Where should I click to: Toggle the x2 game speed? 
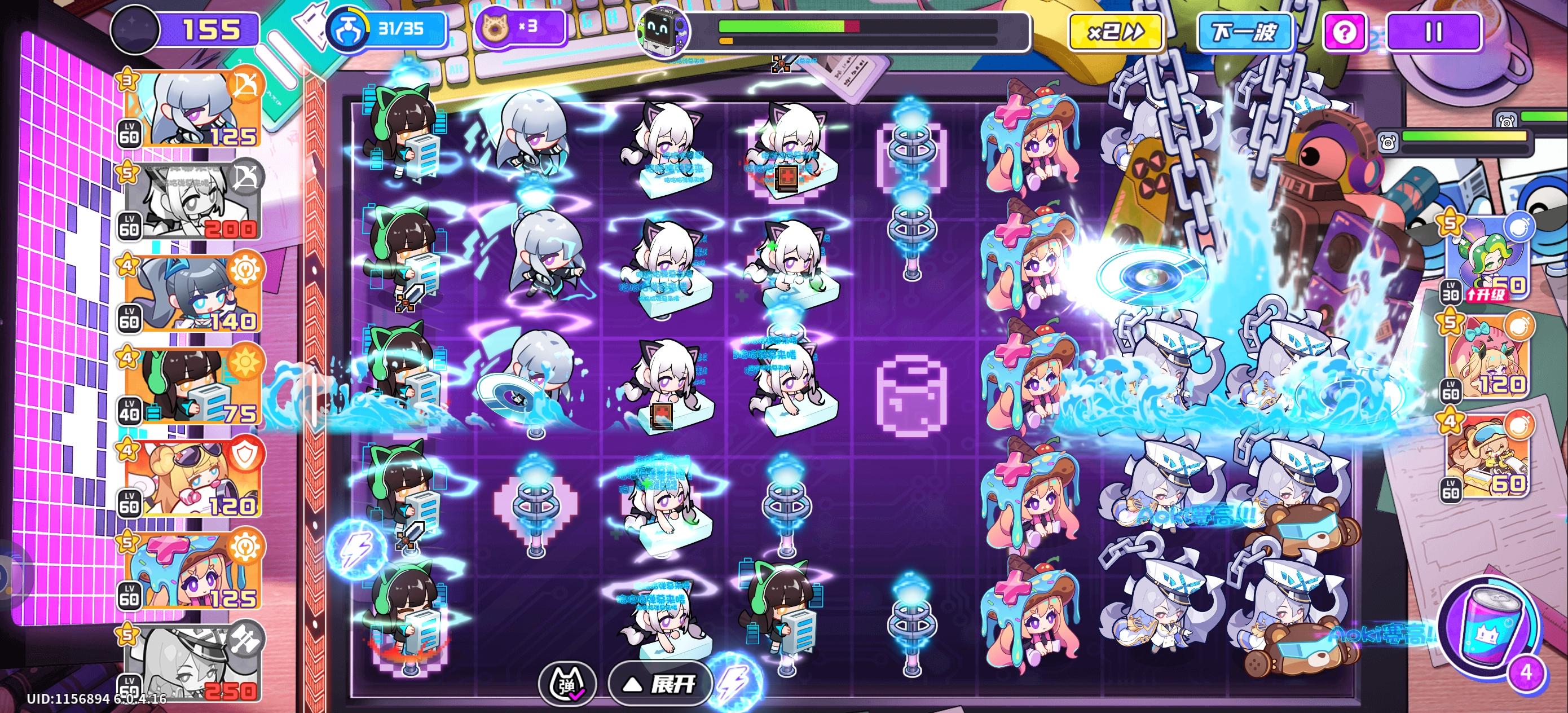click(x=1117, y=33)
